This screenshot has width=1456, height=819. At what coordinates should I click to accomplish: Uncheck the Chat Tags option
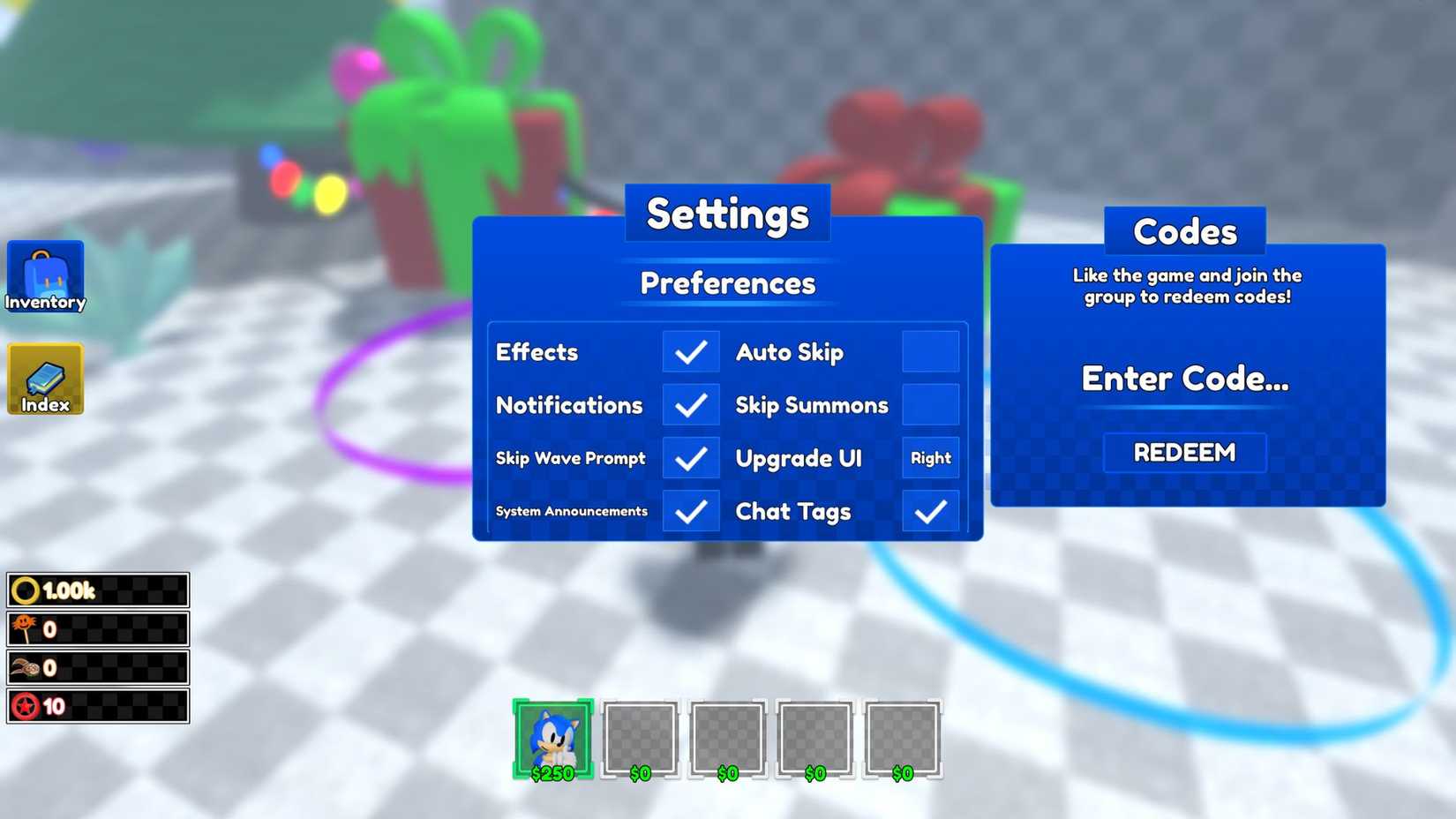coord(930,511)
